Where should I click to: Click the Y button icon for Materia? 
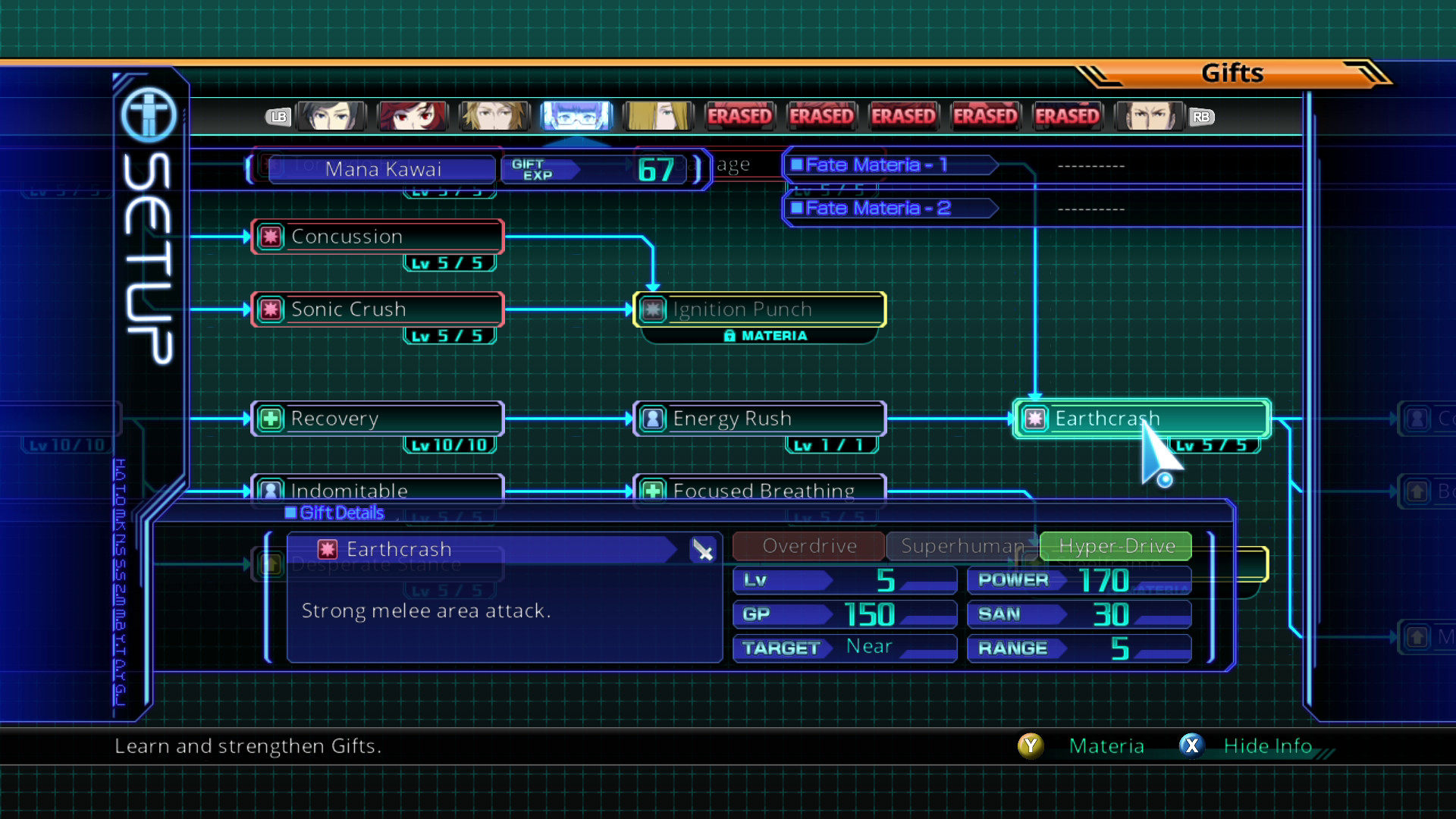coord(1031,746)
